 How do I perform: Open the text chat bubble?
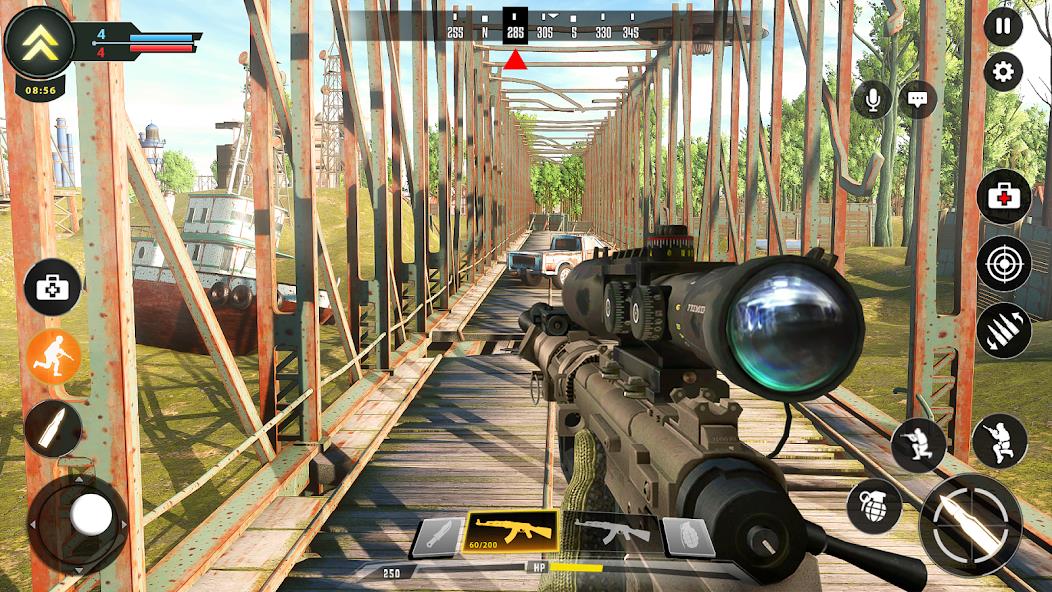(917, 99)
